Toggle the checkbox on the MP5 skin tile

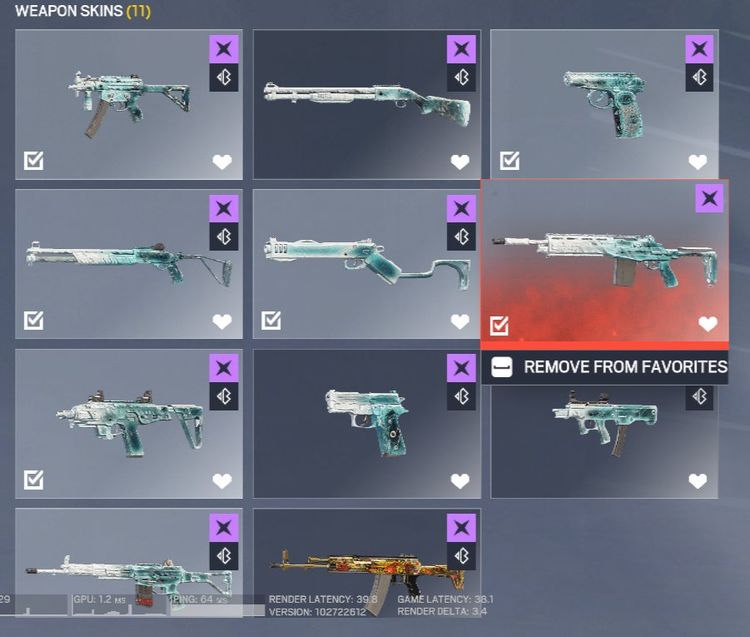pyautogui.click(x=34, y=161)
